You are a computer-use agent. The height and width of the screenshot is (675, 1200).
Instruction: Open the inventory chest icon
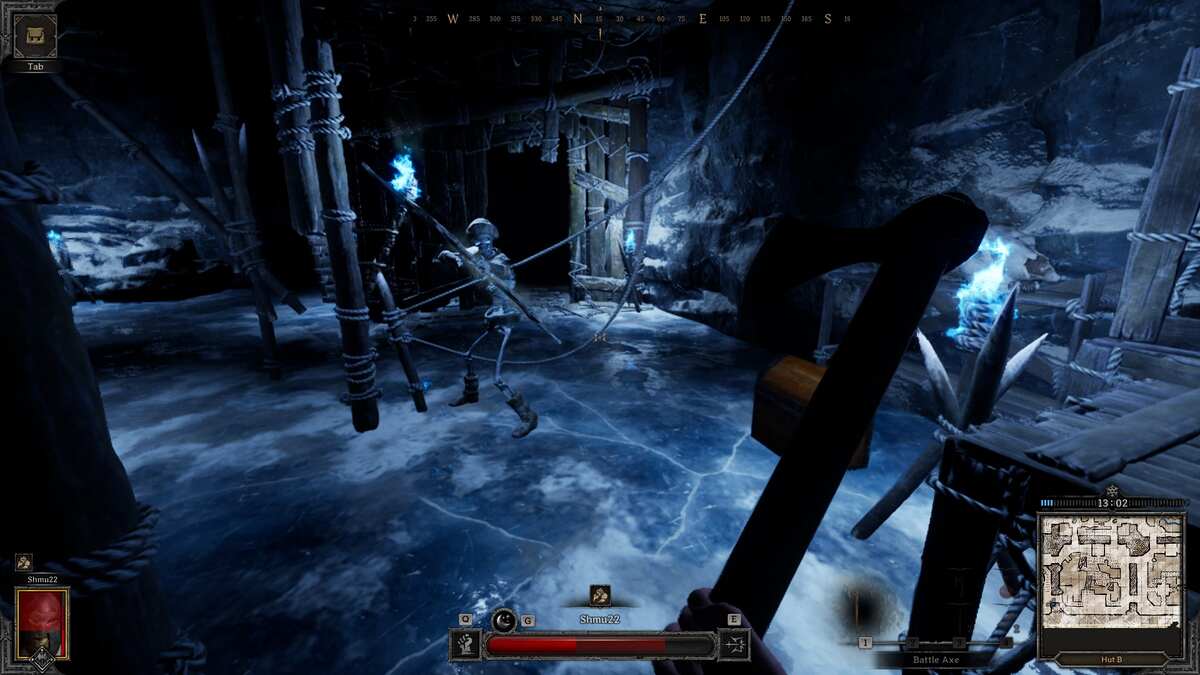[34, 36]
